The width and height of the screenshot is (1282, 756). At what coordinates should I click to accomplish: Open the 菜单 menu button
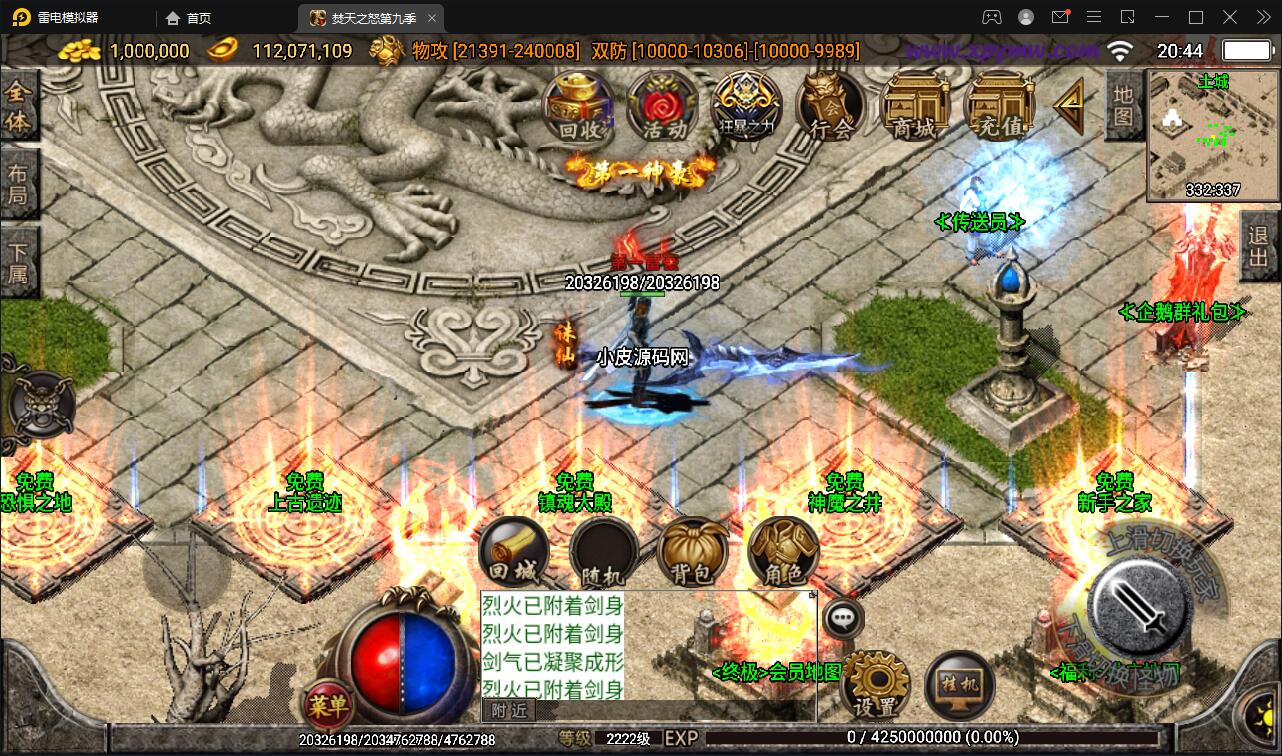pyautogui.click(x=328, y=707)
